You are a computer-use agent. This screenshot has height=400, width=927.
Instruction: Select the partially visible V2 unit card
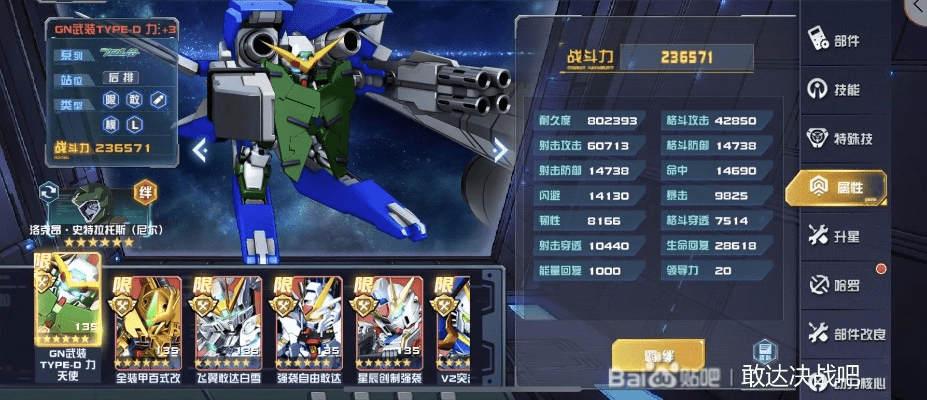coord(452,318)
